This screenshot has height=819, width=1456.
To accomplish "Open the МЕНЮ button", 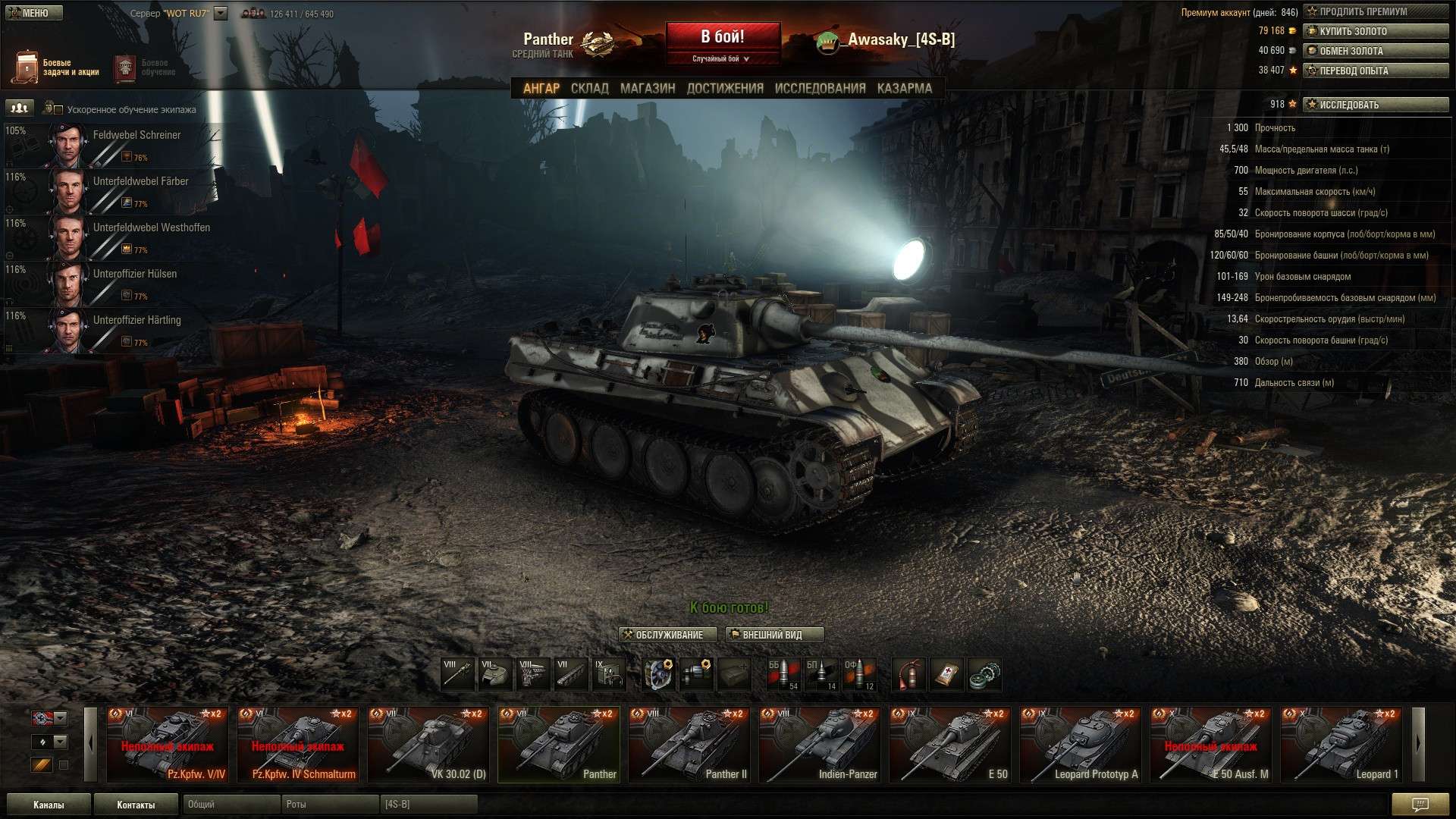I will [x=34, y=13].
